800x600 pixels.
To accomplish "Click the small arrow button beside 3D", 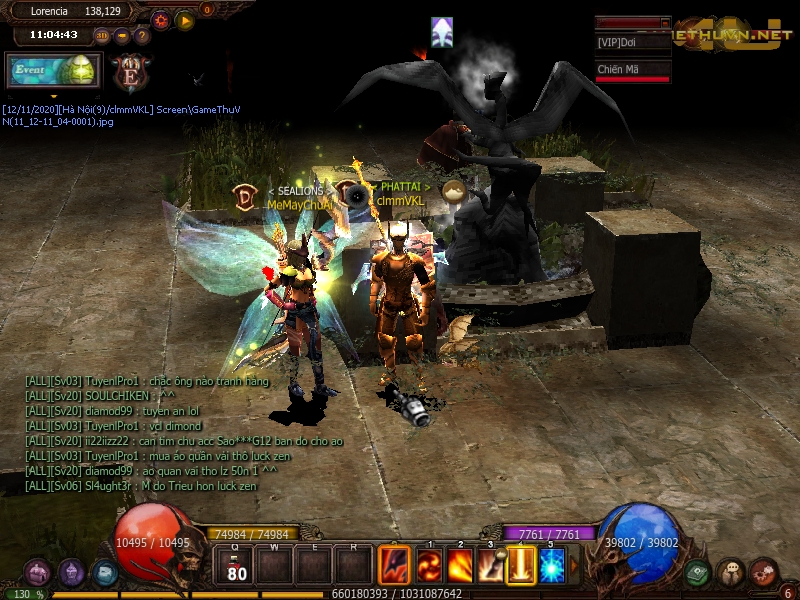I will pyautogui.click(x=122, y=36).
